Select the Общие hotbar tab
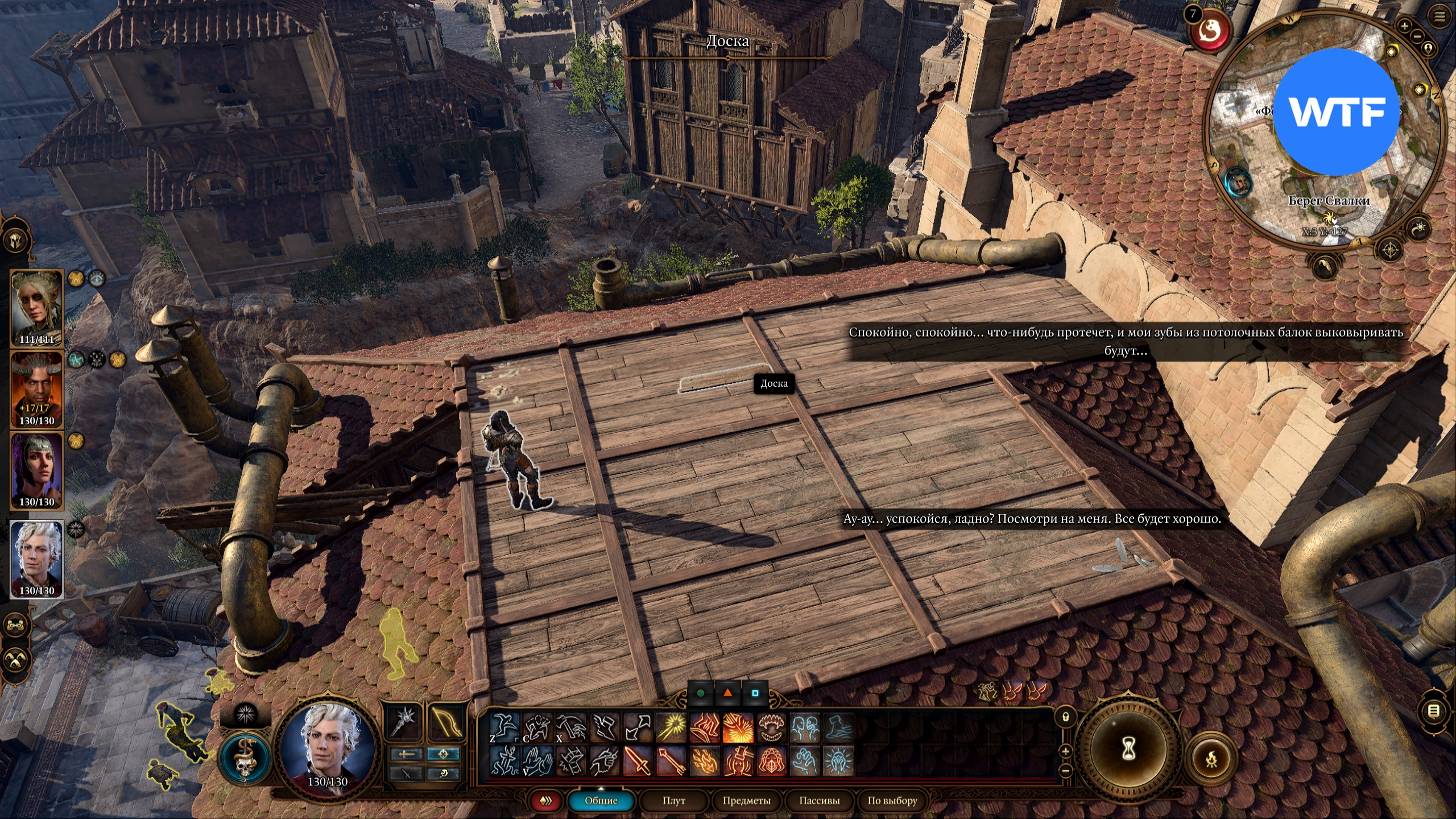 [601, 800]
